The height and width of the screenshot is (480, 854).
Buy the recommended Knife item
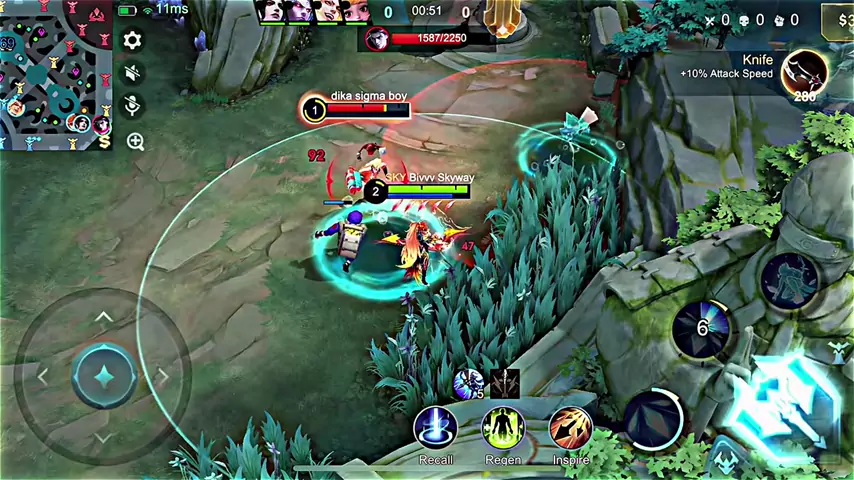pyautogui.click(x=805, y=72)
